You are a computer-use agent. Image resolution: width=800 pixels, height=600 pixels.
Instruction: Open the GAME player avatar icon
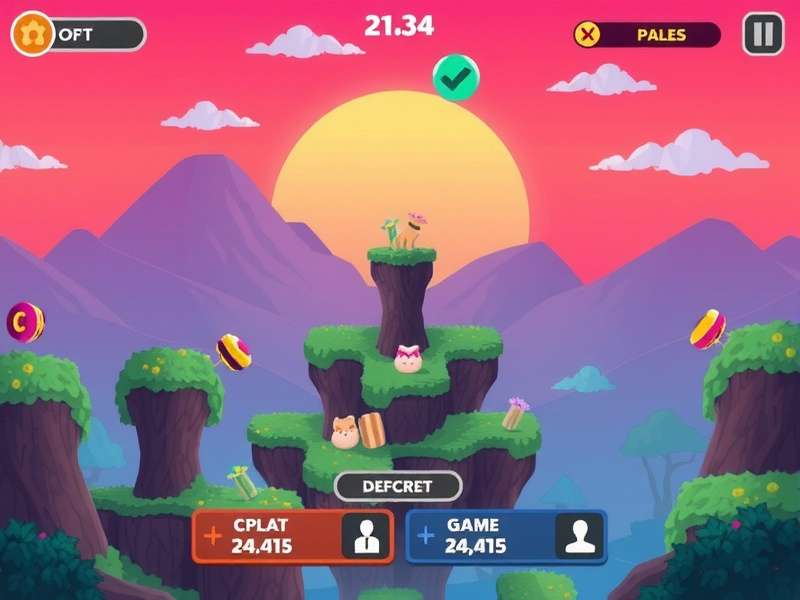coord(580,536)
